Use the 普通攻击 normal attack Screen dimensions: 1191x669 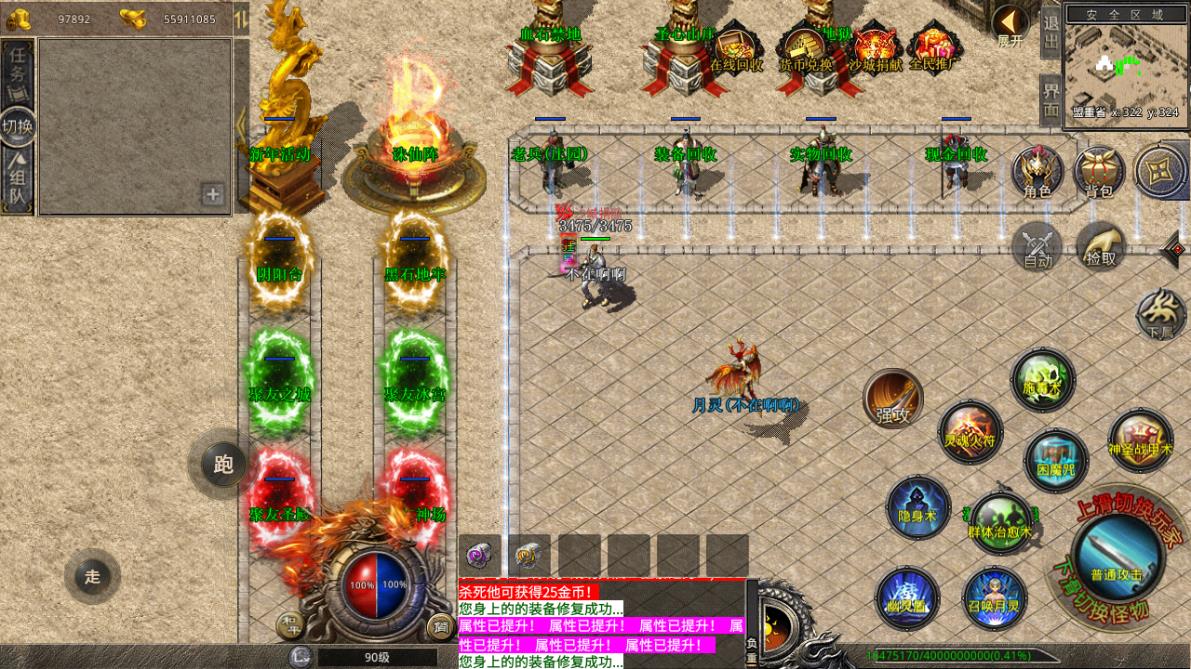pyautogui.click(x=1116, y=555)
